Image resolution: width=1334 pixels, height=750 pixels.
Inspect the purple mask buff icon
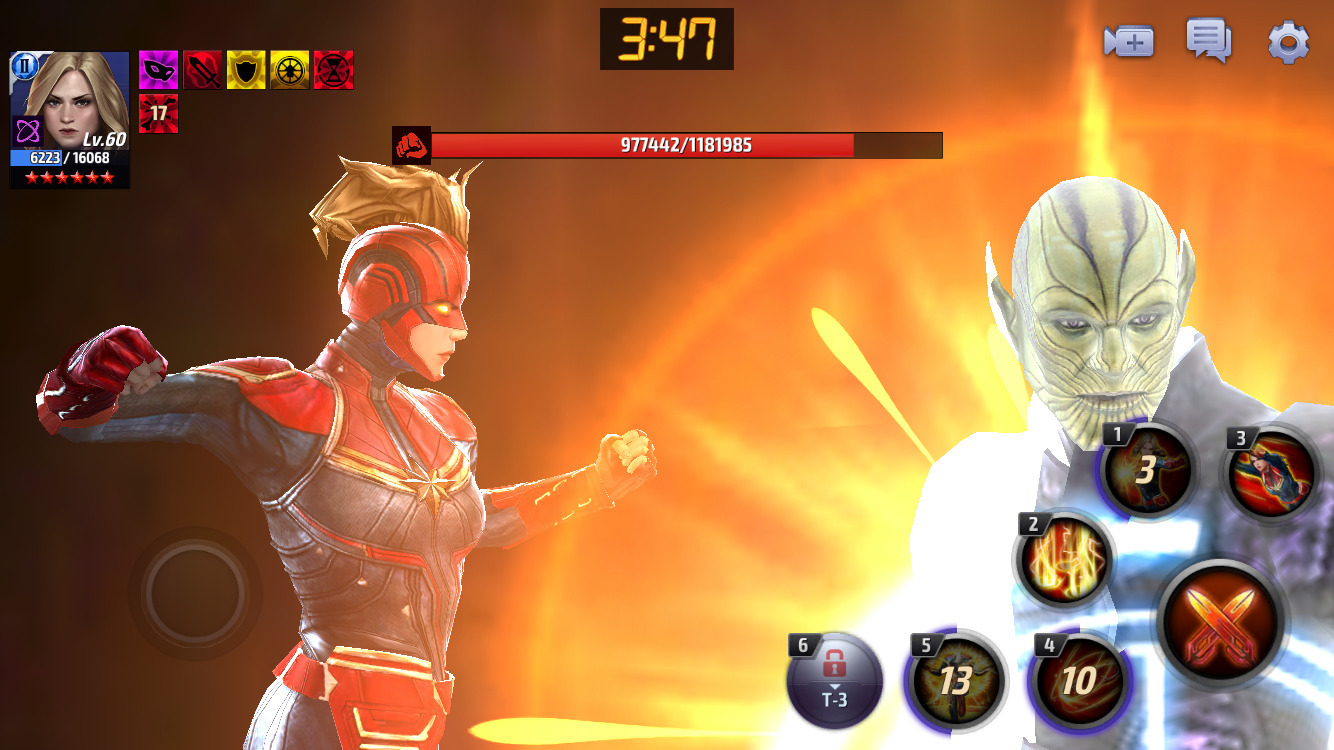160,68
